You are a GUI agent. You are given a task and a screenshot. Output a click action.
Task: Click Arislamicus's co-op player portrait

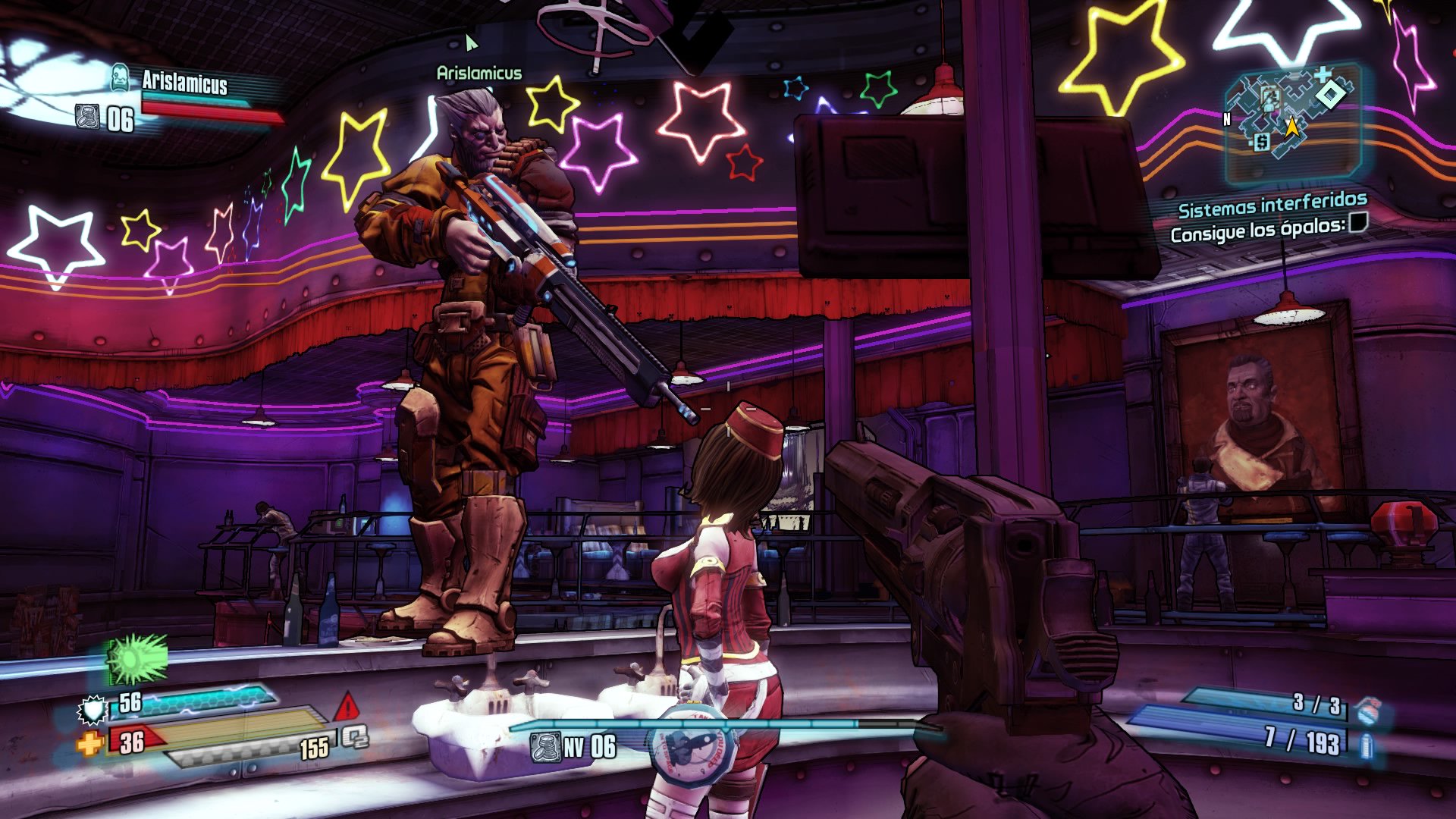[120, 77]
